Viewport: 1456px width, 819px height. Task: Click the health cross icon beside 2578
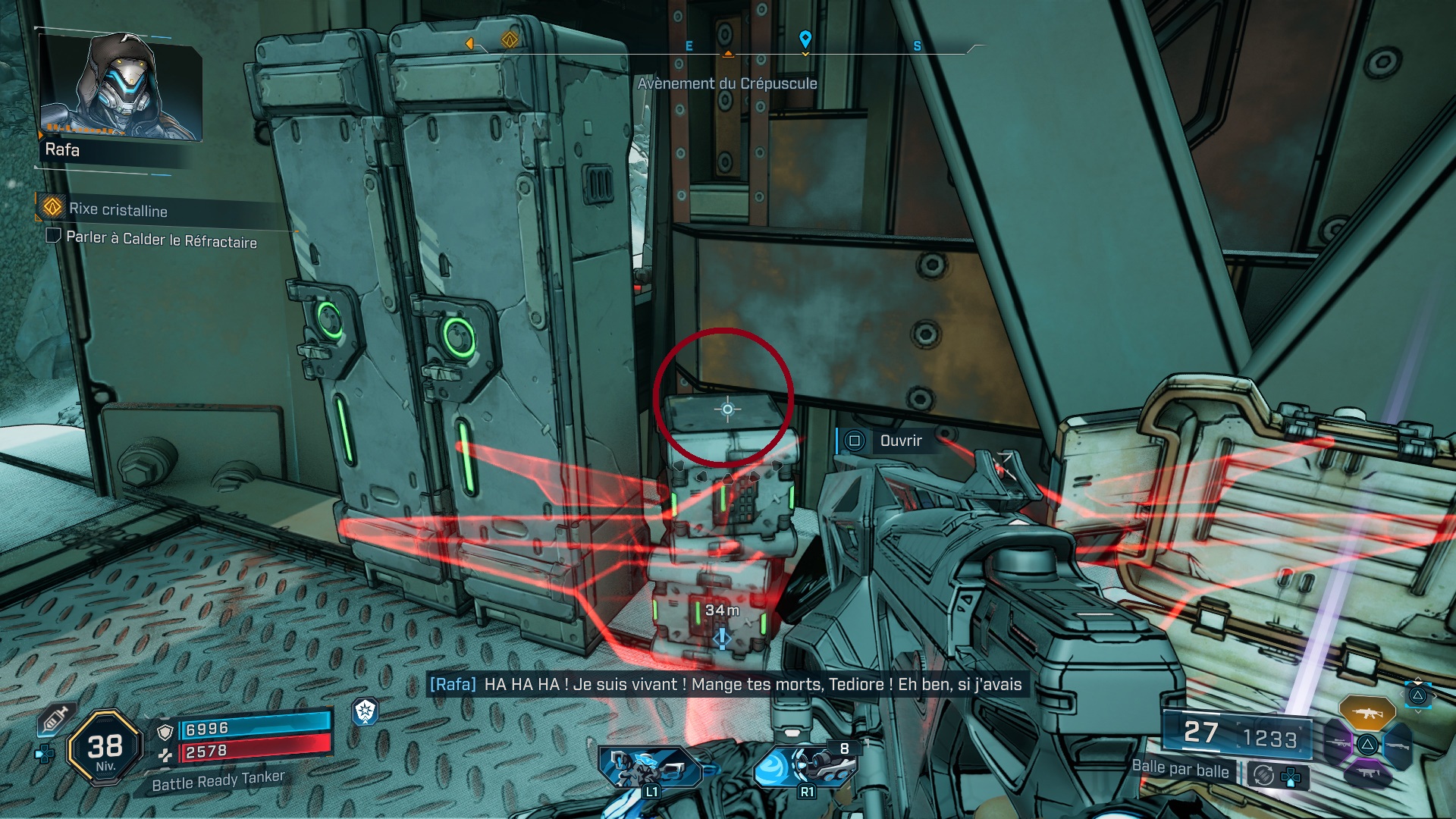click(165, 756)
